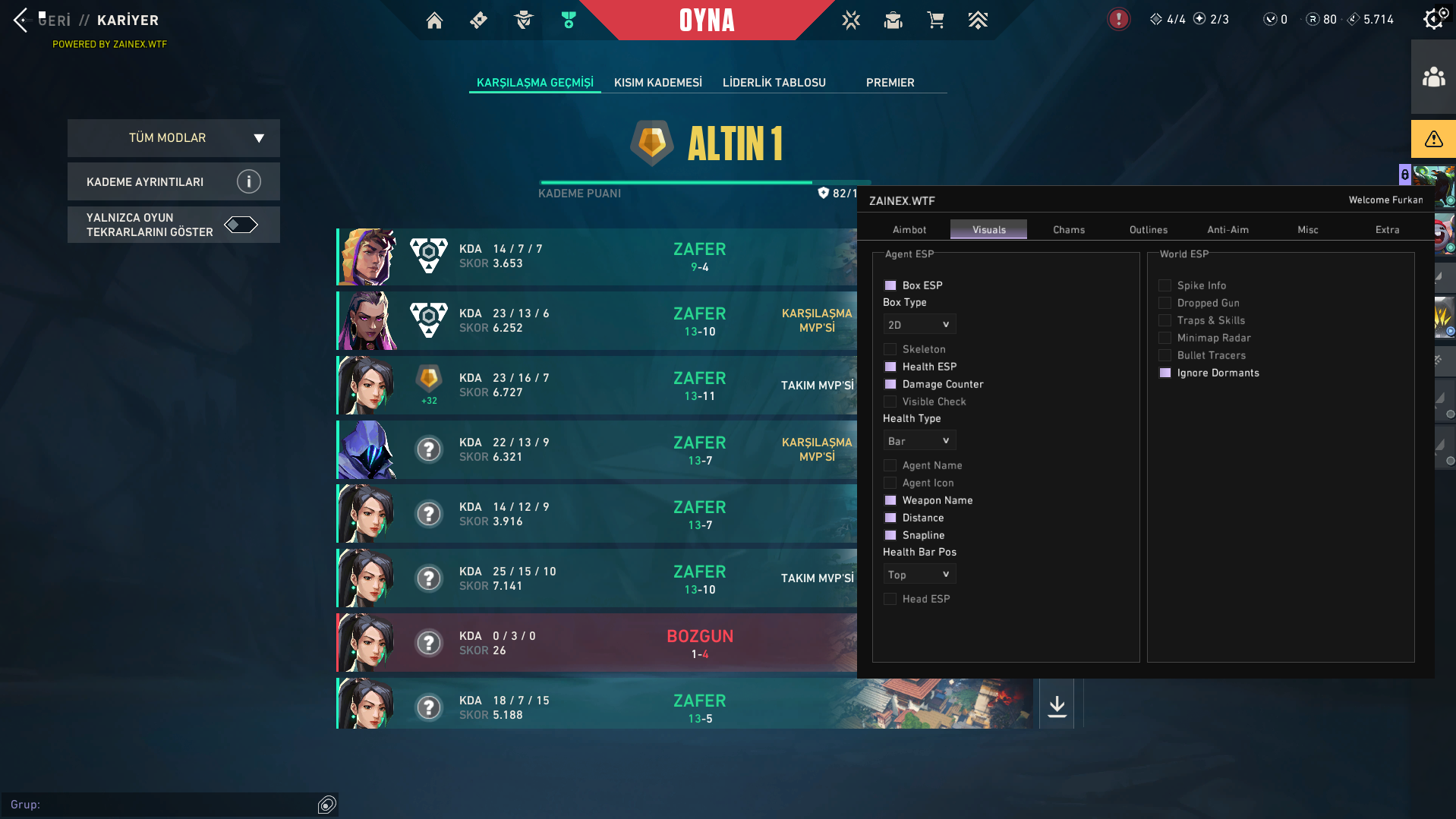Switch to the Chams tab

tap(1067, 229)
